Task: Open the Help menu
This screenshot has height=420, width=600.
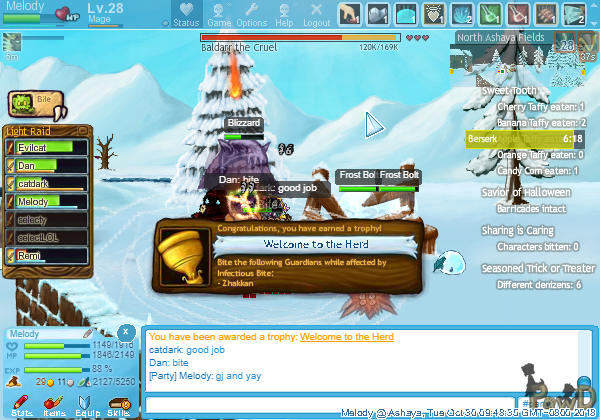Action: (284, 15)
